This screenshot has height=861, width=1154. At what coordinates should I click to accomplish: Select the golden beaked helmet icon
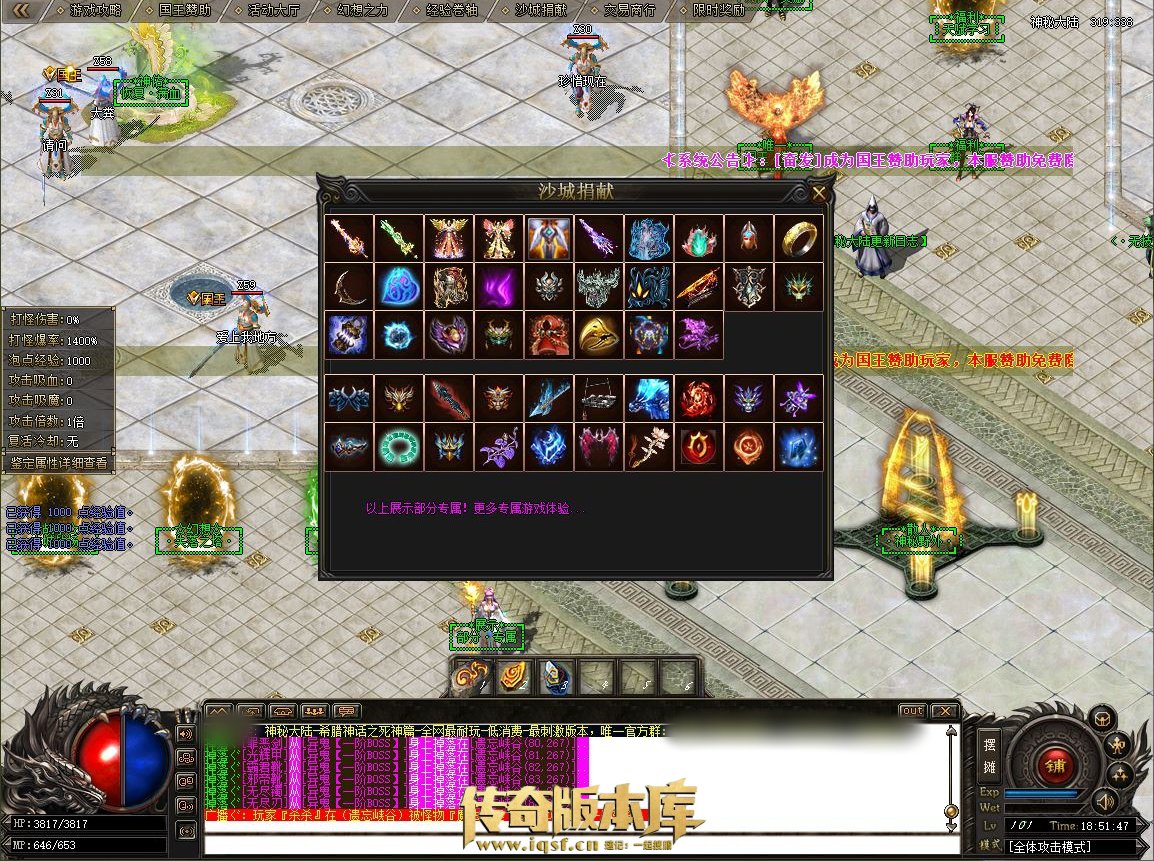[x=599, y=335]
